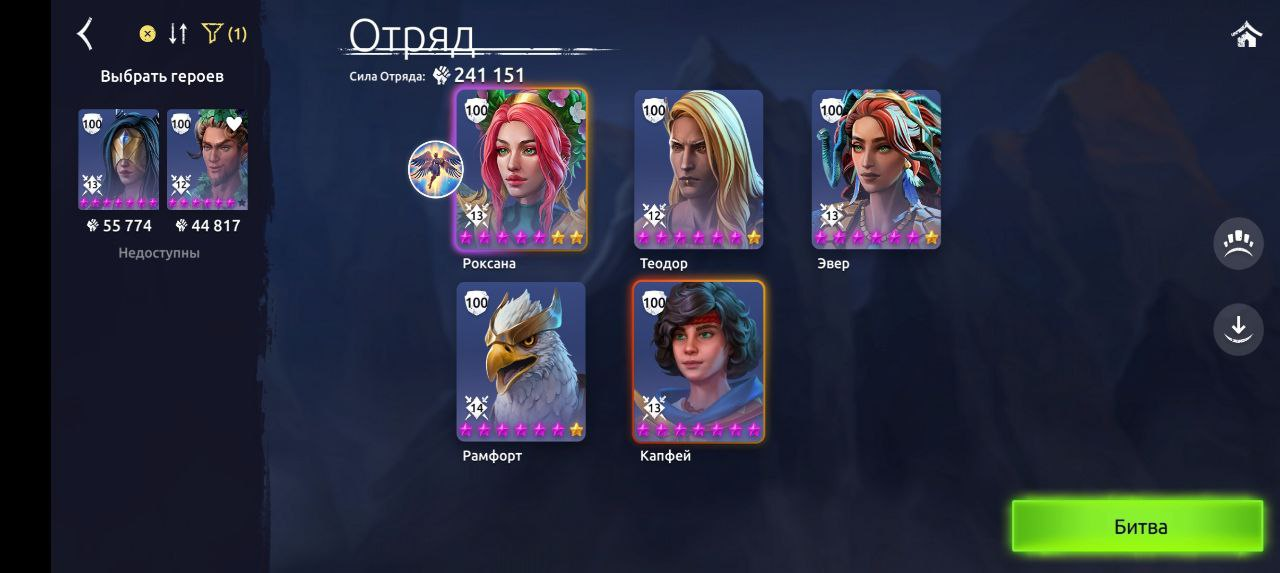Start the battle with the Битва button
Screen dimensions: 1280x573
point(1137,526)
